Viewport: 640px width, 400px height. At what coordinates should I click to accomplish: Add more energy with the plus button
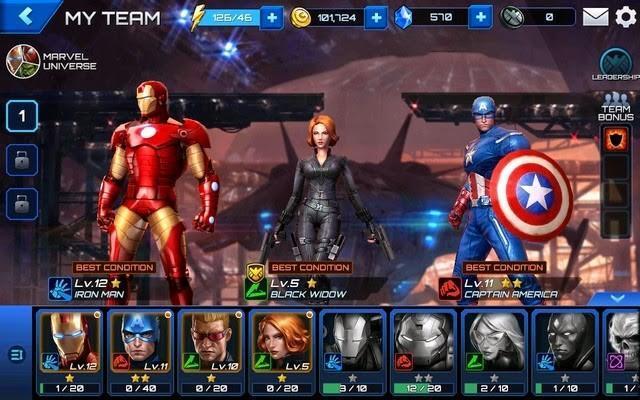272,17
